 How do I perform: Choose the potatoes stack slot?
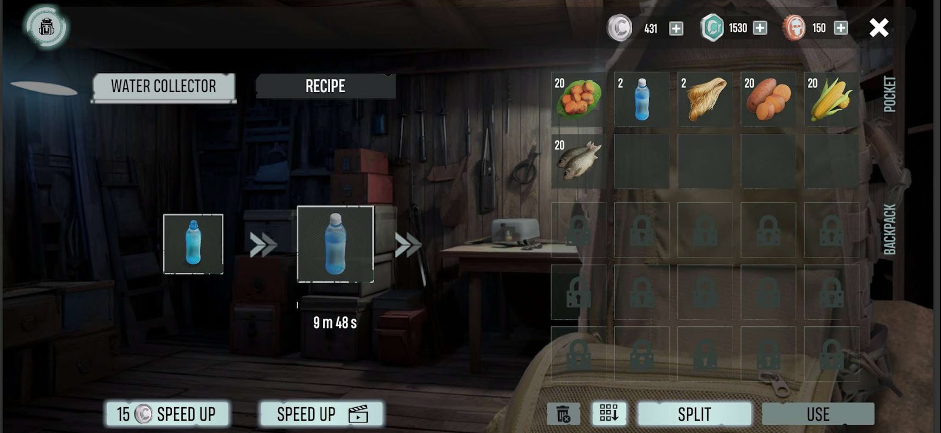click(x=768, y=99)
